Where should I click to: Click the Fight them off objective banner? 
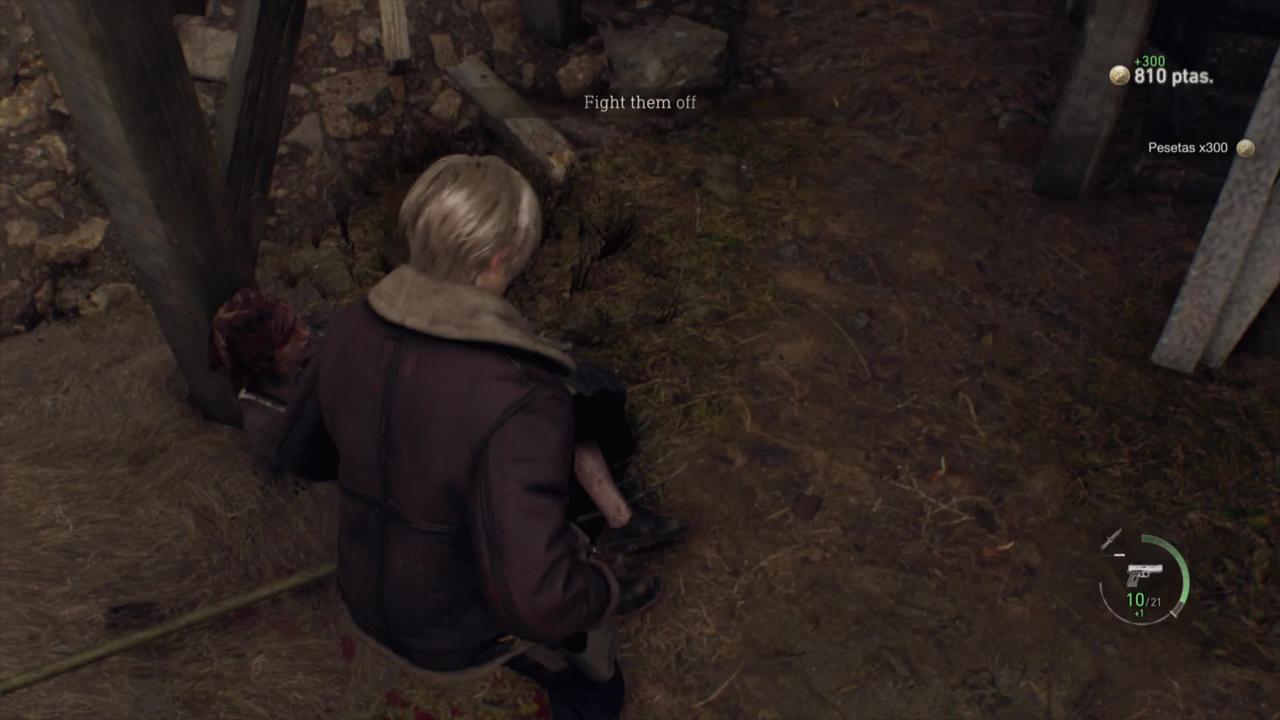tap(640, 102)
